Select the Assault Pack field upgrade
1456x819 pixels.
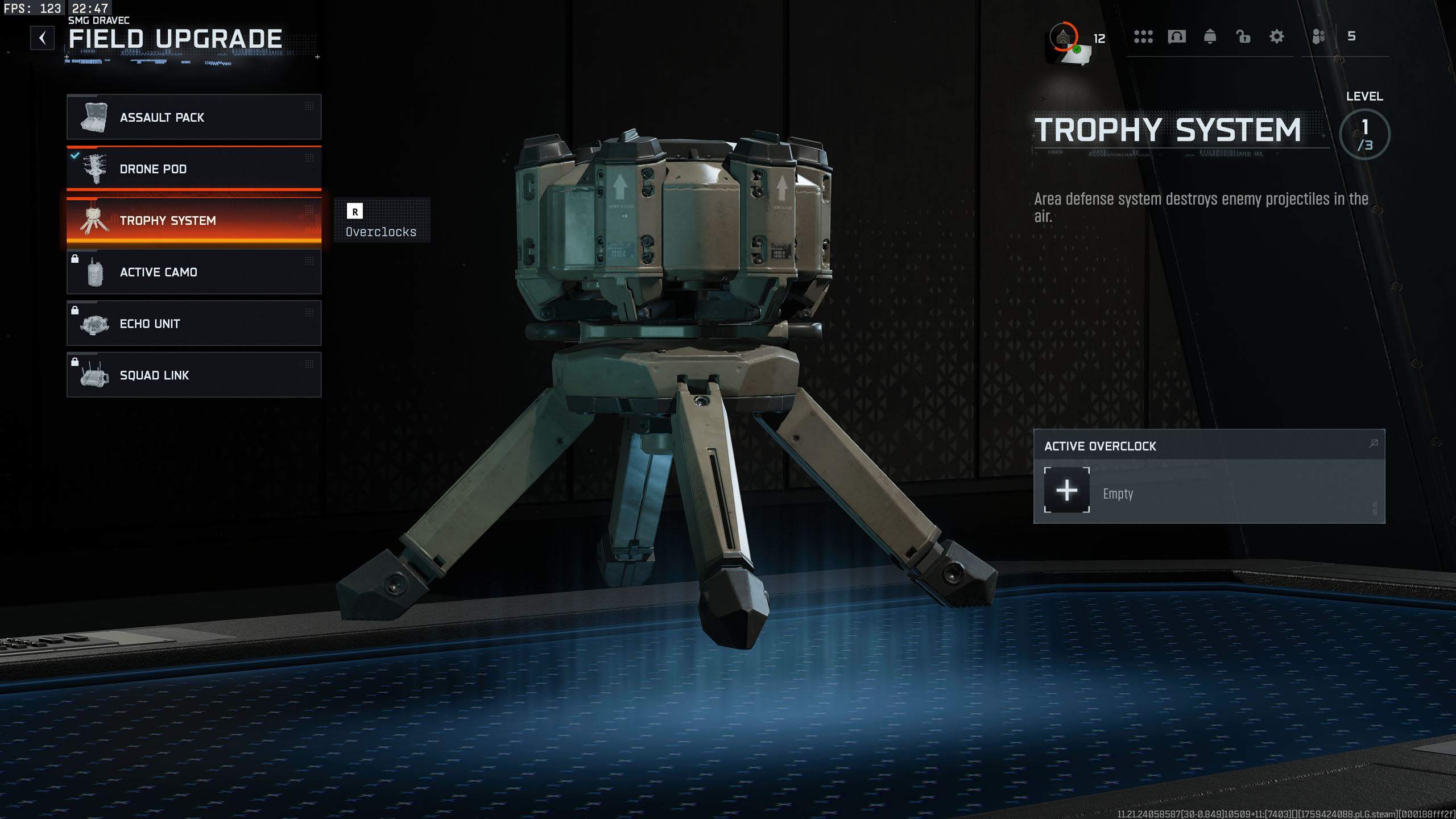[194, 117]
